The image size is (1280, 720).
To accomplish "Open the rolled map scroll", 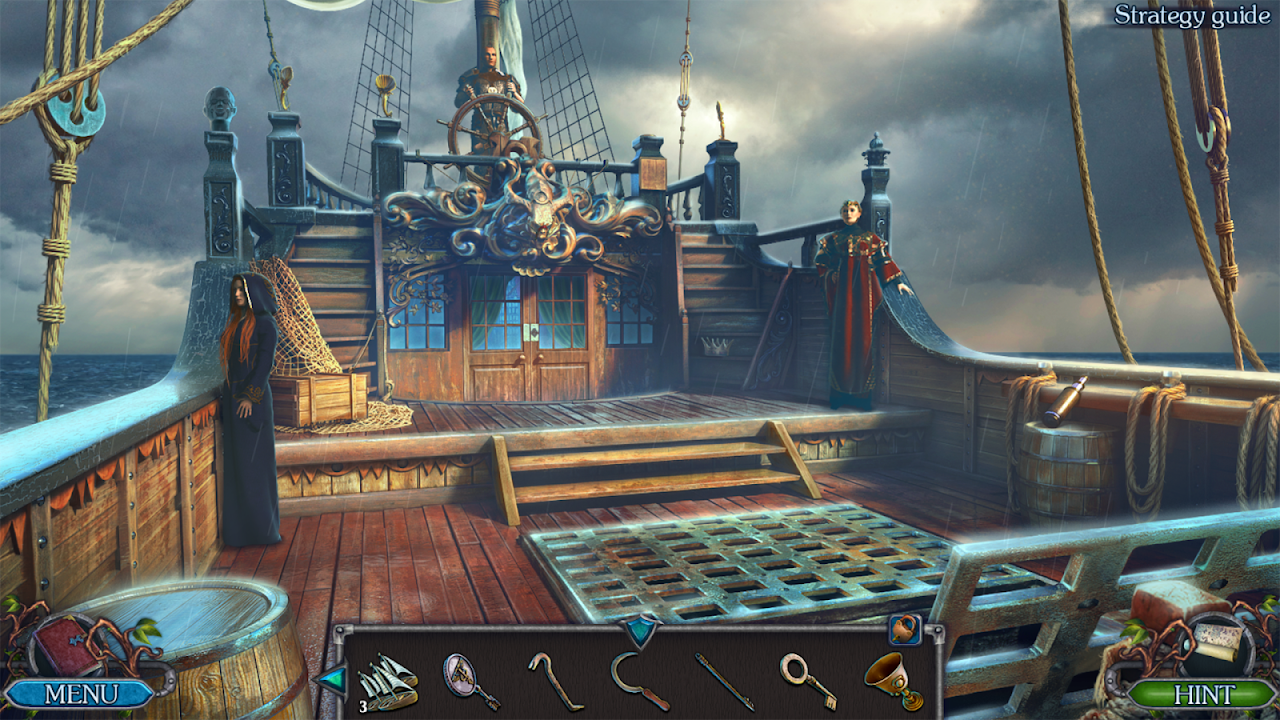I will click(x=1220, y=641).
